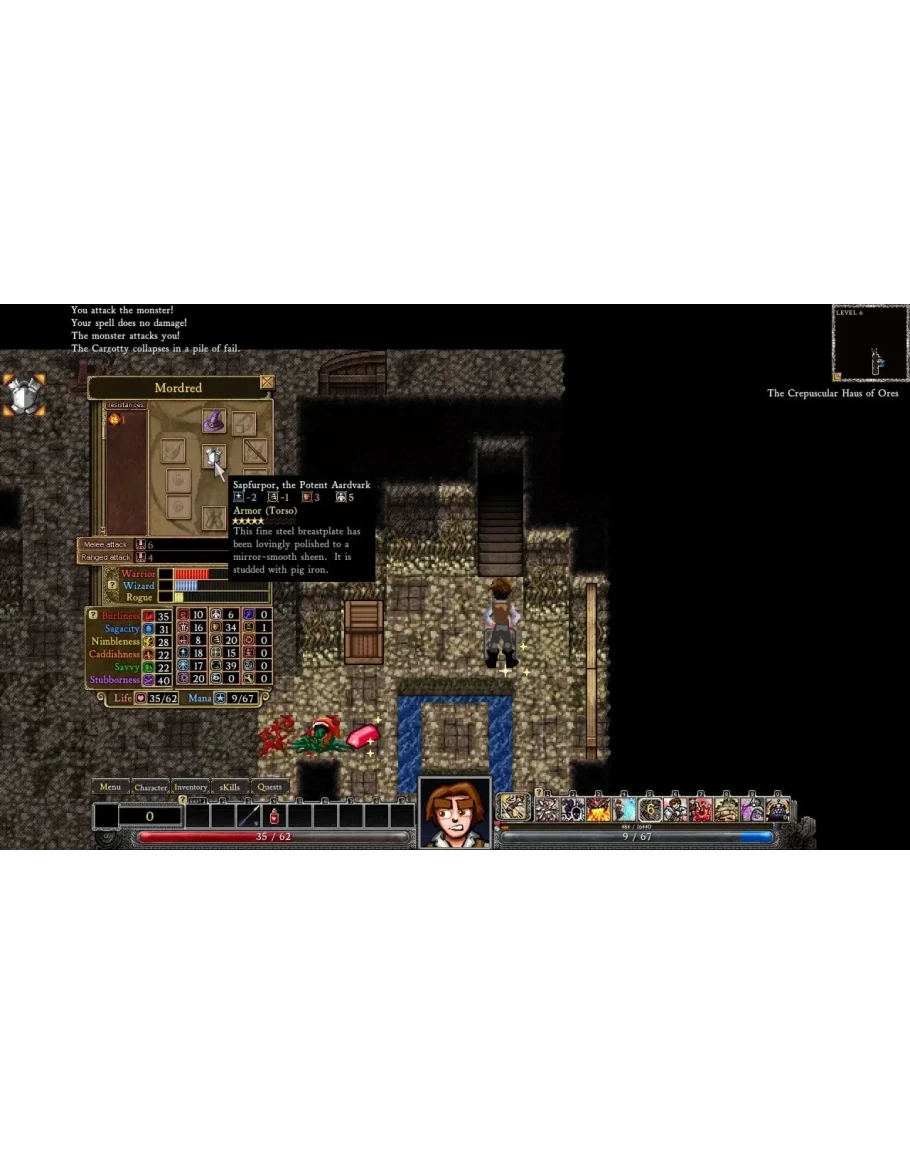Click the dungeon minimap
910x1155 pixels.
pyautogui.click(x=871, y=344)
